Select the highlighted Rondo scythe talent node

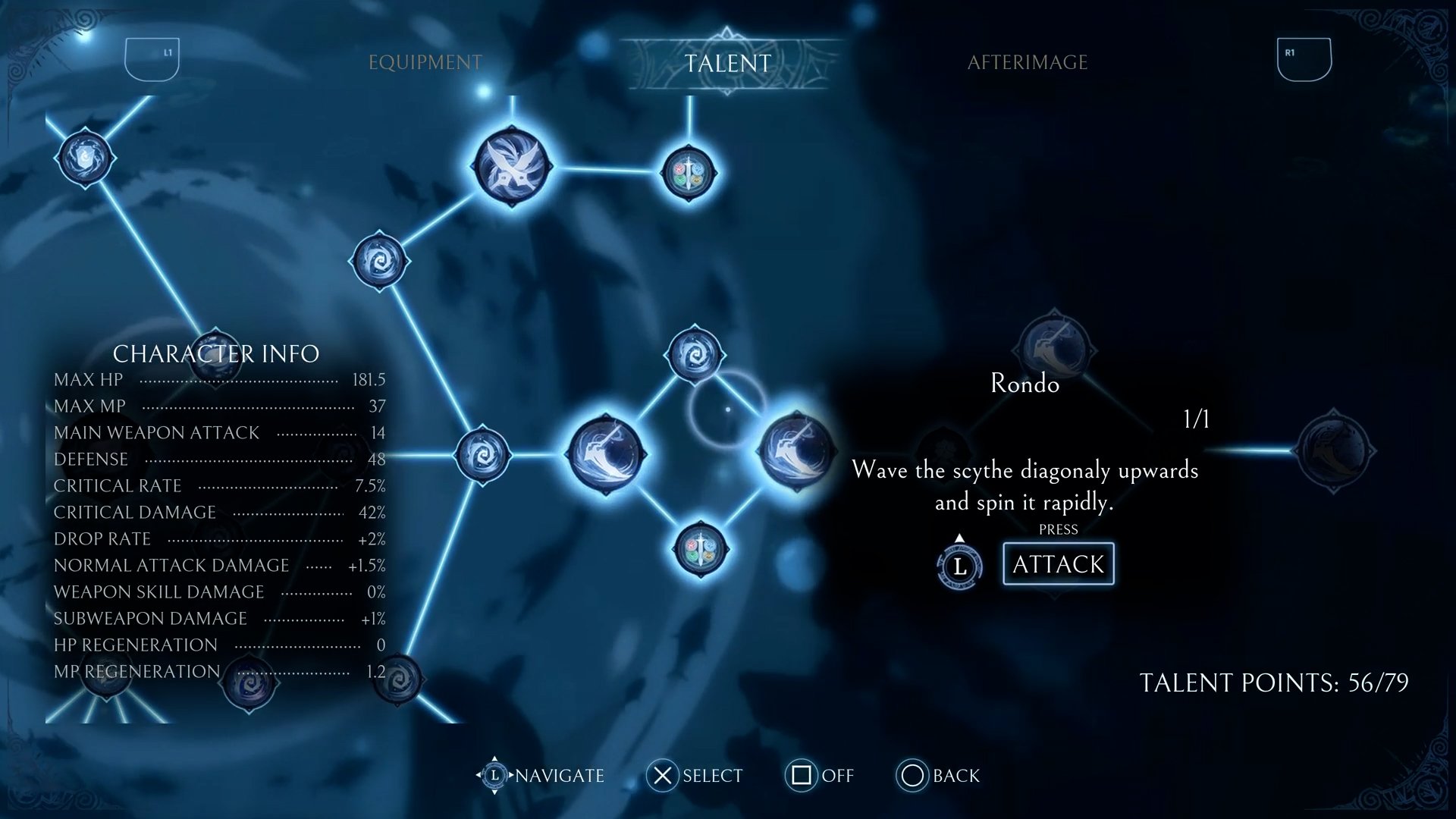(795, 451)
